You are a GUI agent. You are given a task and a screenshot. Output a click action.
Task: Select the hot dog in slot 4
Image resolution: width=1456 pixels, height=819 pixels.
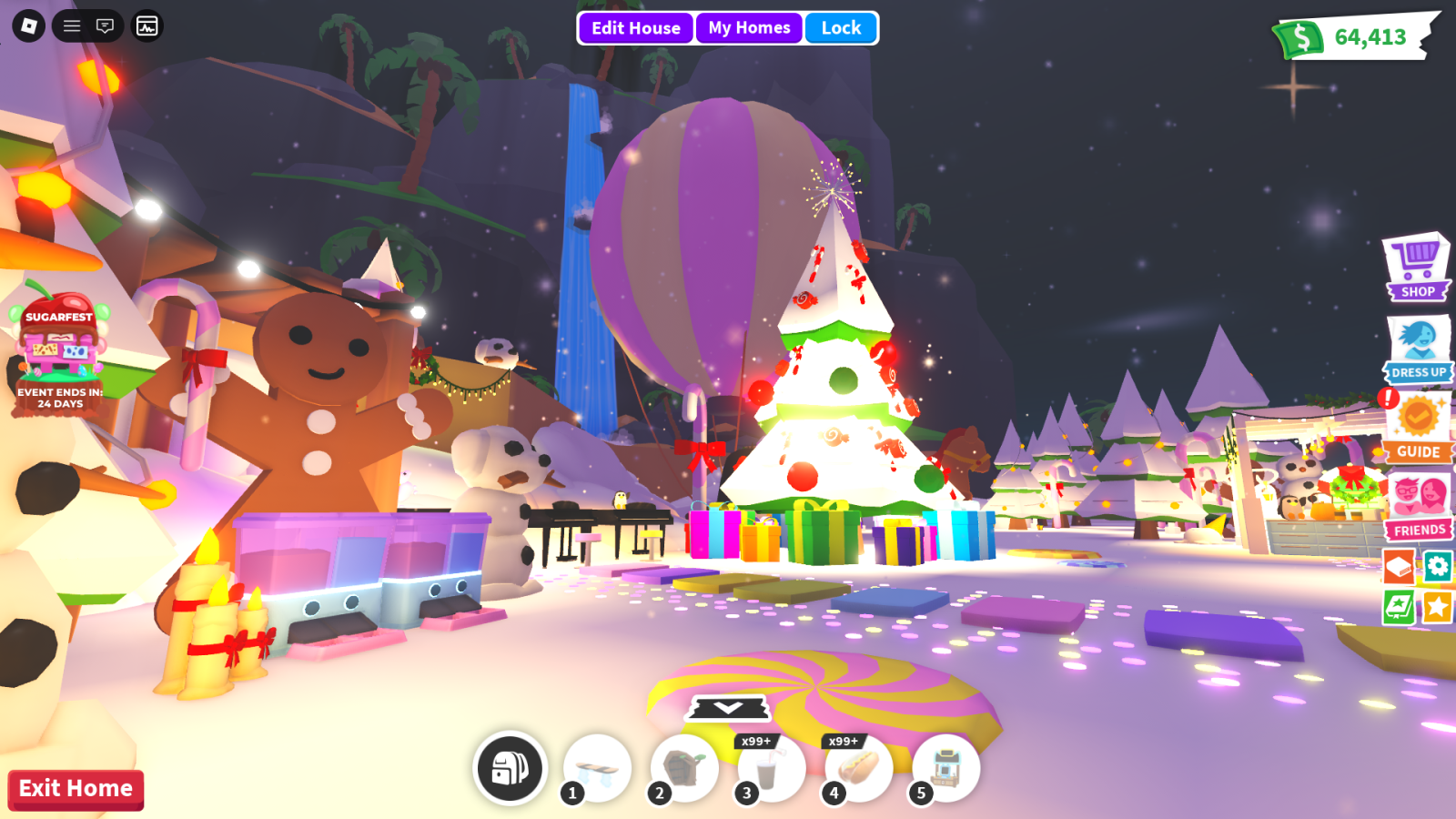point(858,769)
